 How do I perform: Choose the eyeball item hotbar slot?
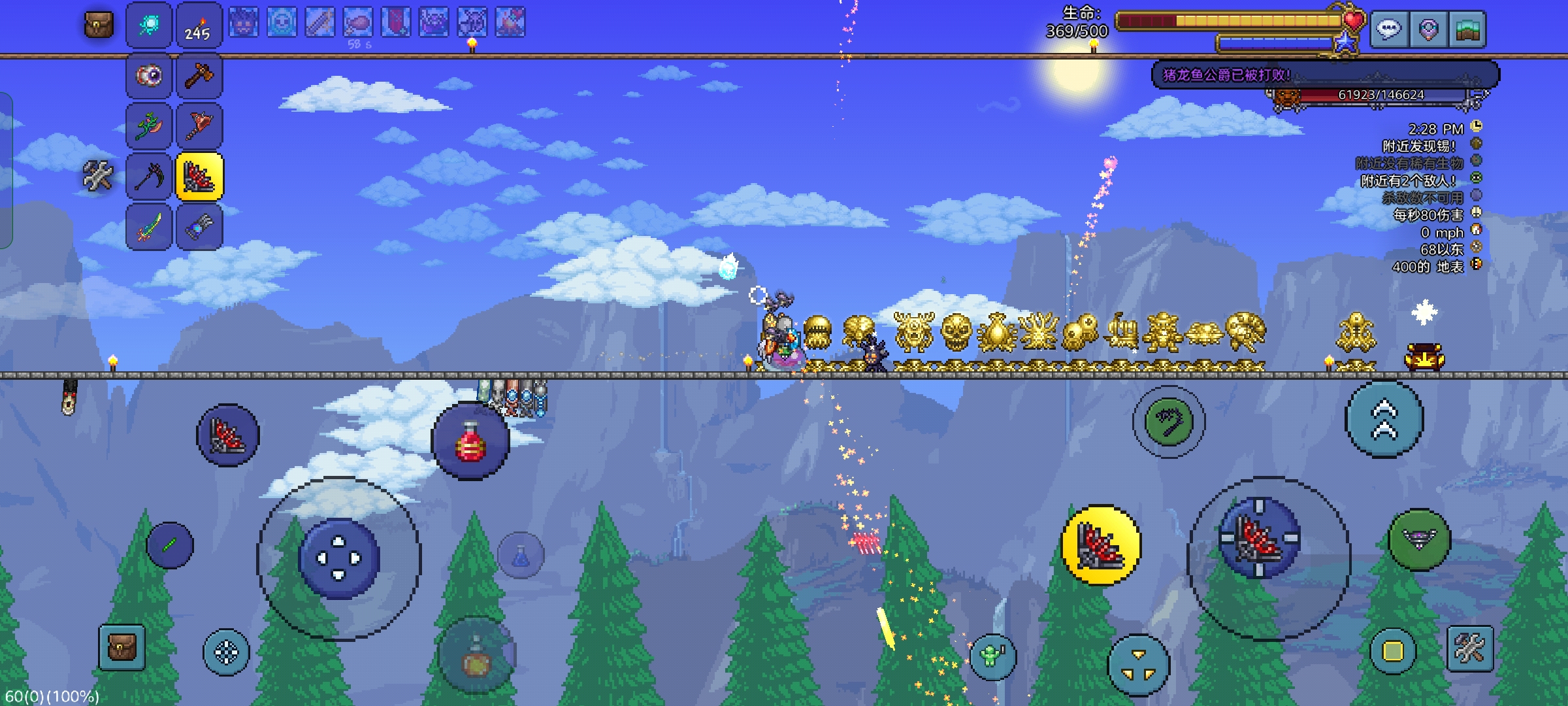149,76
